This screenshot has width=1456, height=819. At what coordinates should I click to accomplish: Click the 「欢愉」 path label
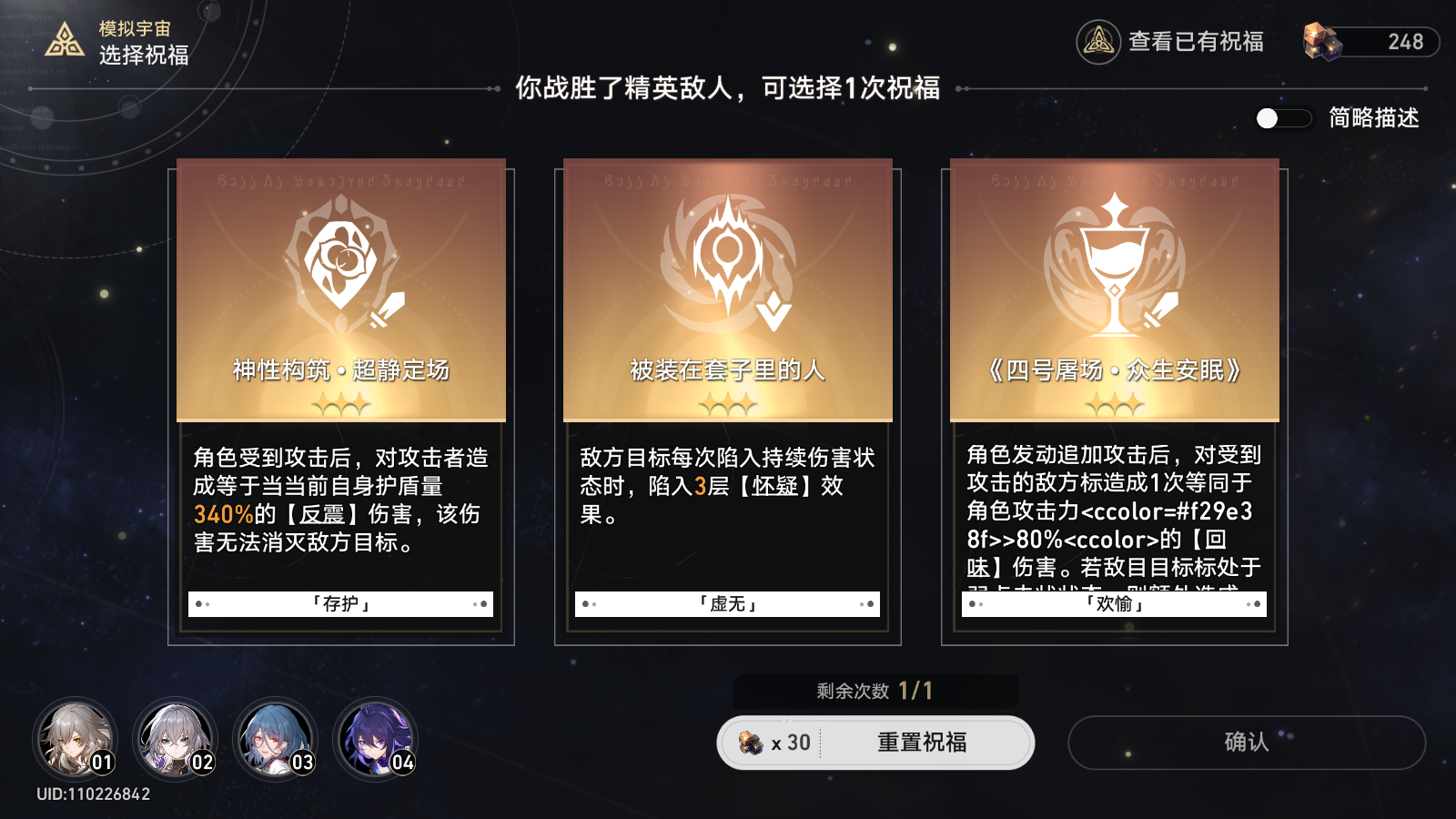(x=1114, y=603)
